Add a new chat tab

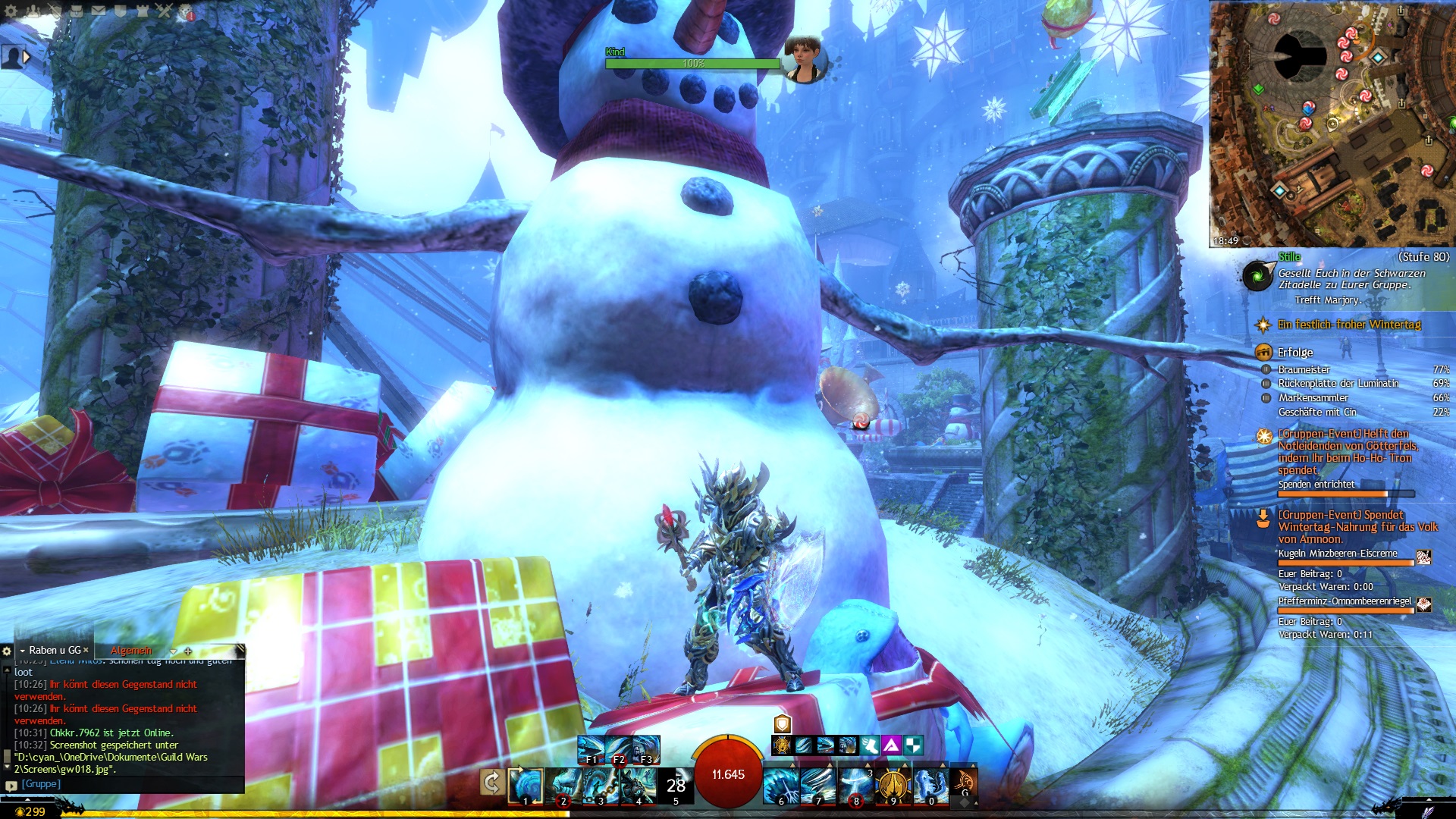click(188, 651)
